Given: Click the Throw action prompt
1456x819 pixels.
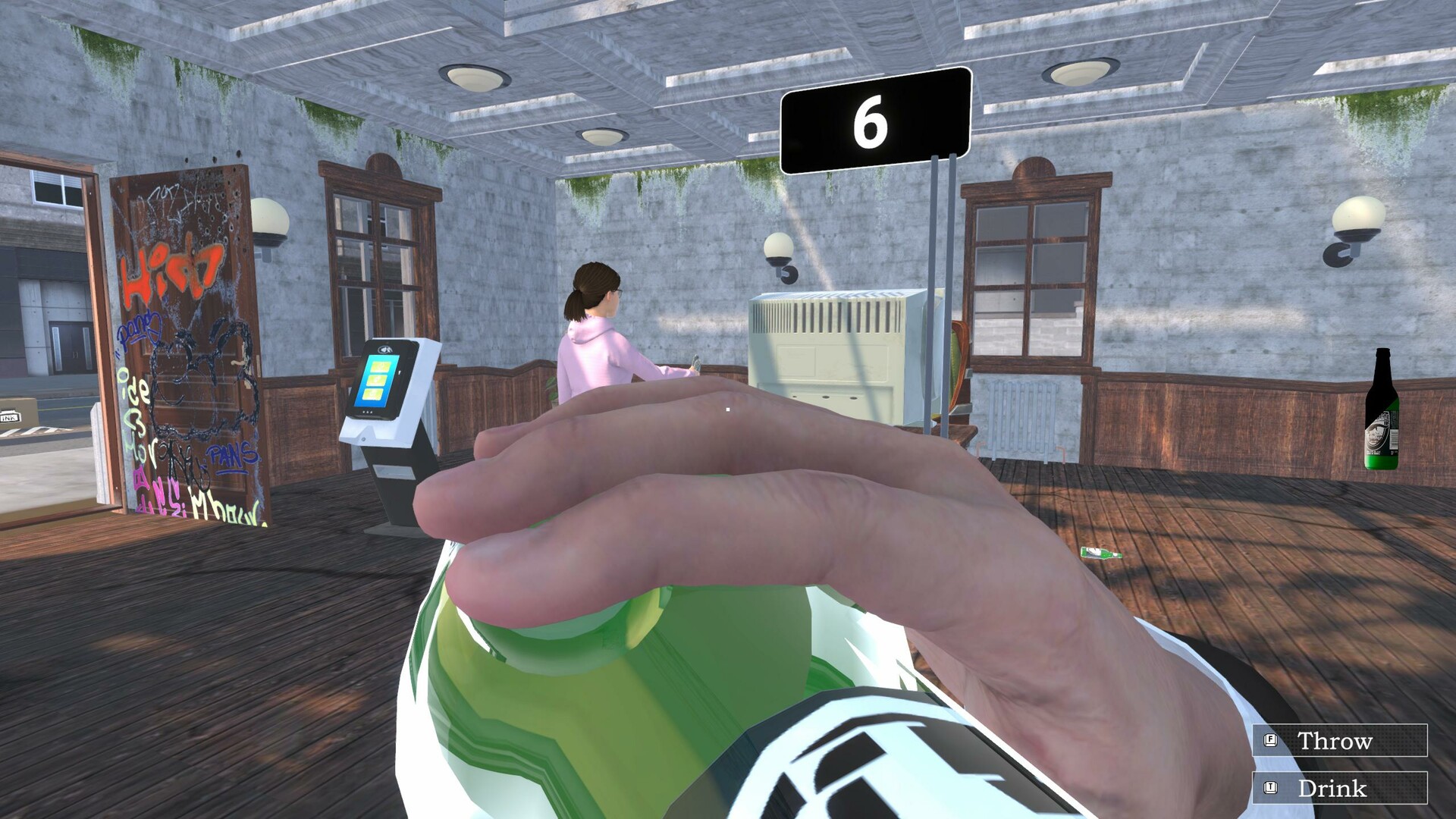Looking at the screenshot, I should (x=1335, y=740).
